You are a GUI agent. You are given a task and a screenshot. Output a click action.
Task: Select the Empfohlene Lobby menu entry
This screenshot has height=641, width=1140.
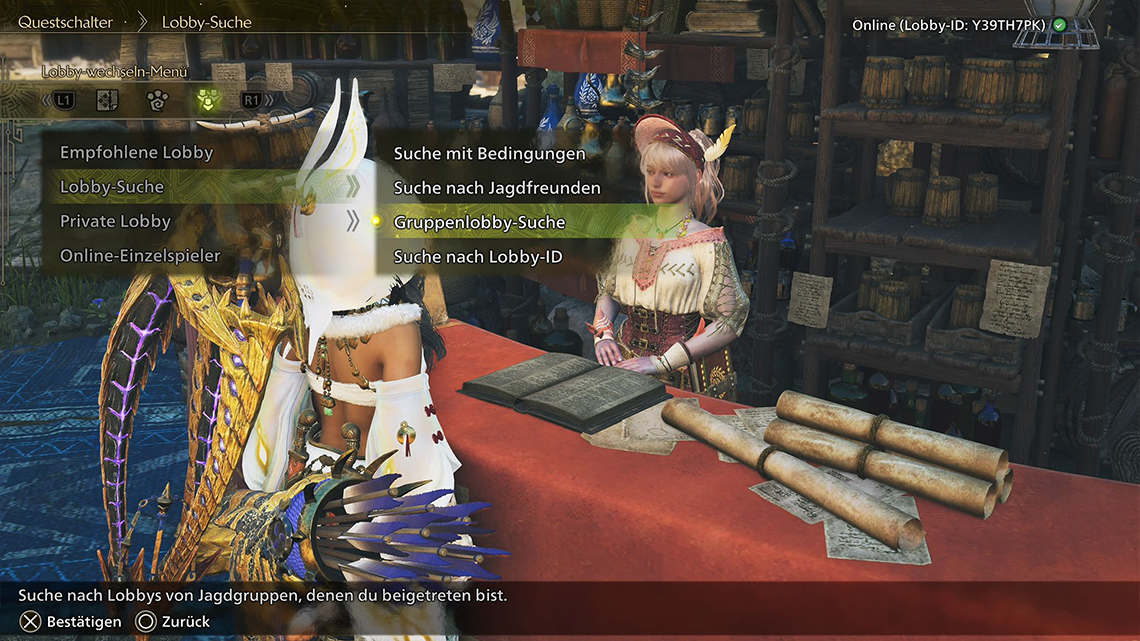[x=137, y=153]
